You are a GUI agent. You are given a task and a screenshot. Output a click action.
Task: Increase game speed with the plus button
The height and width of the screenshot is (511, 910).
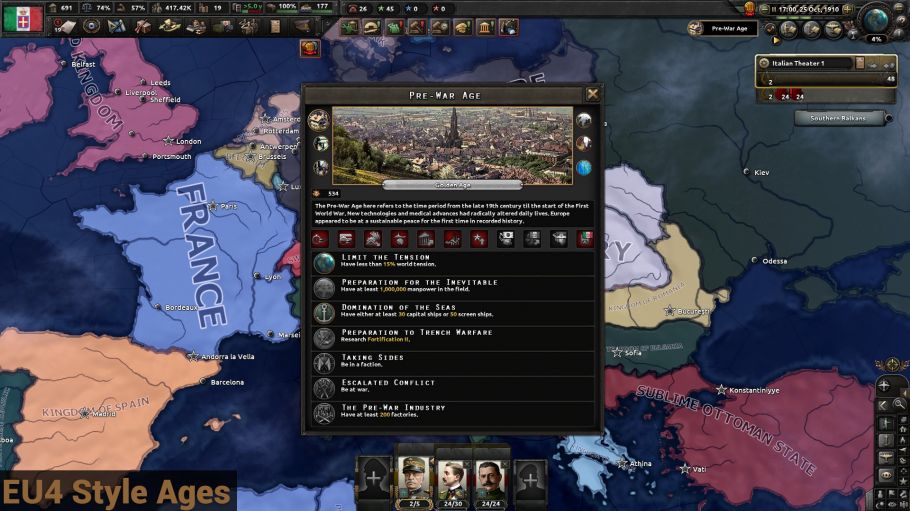(847, 8)
